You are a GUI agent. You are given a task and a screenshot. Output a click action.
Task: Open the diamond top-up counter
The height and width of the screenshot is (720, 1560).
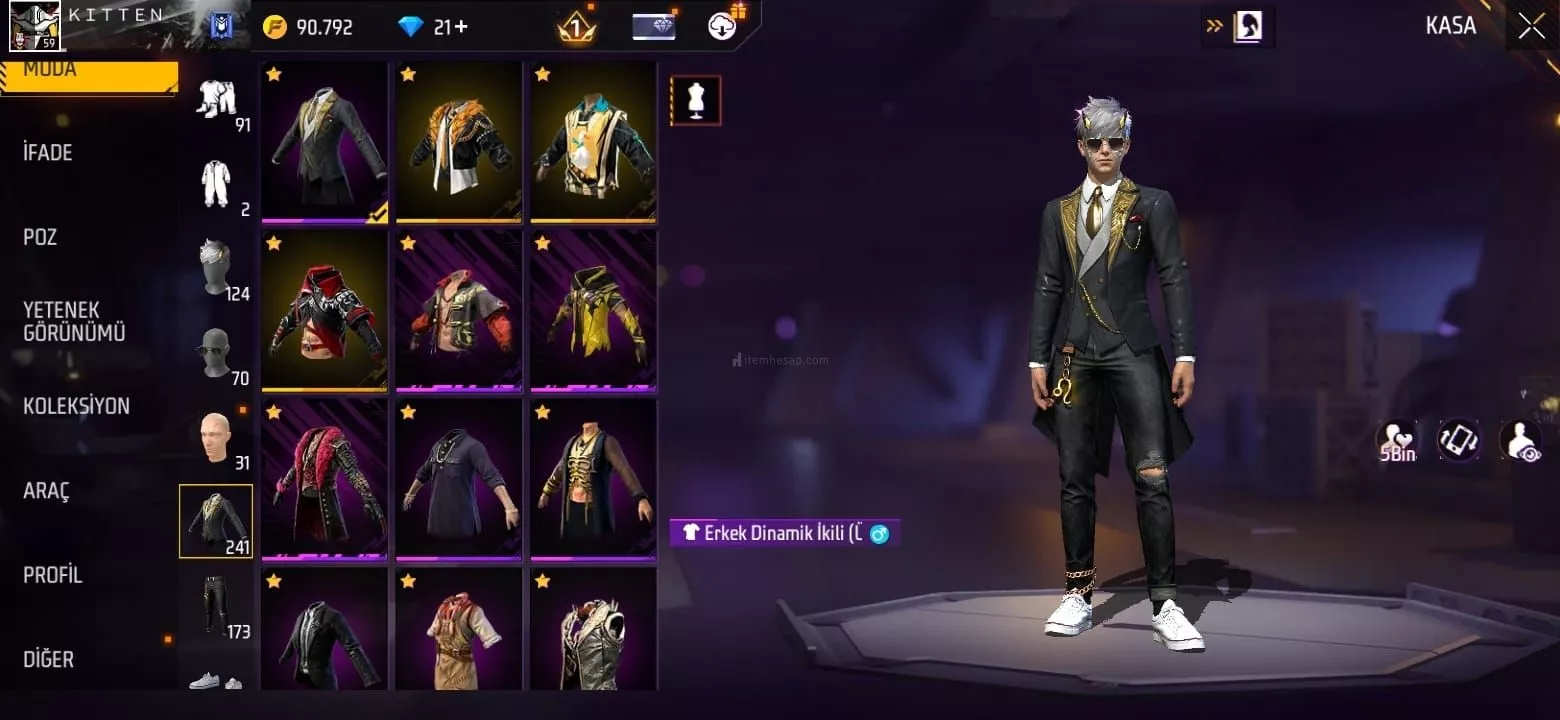433,27
